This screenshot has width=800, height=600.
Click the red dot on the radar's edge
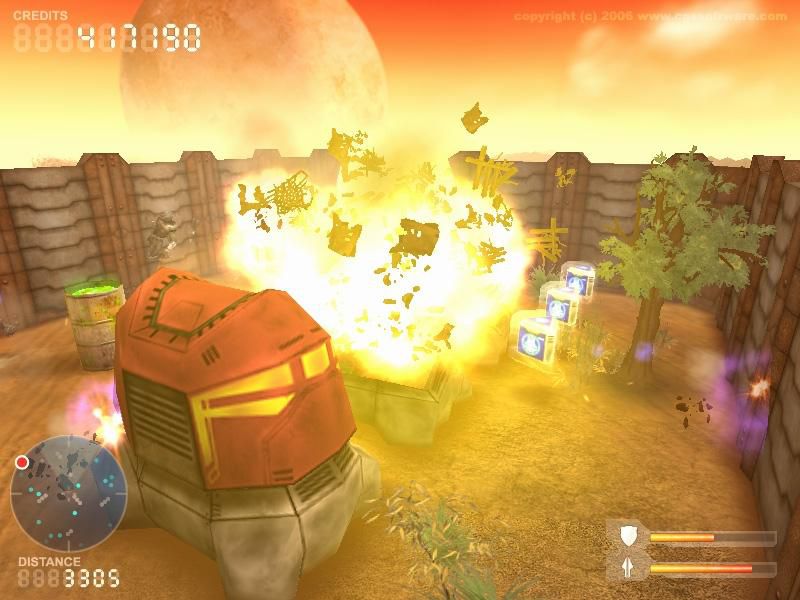[x=21, y=463]
